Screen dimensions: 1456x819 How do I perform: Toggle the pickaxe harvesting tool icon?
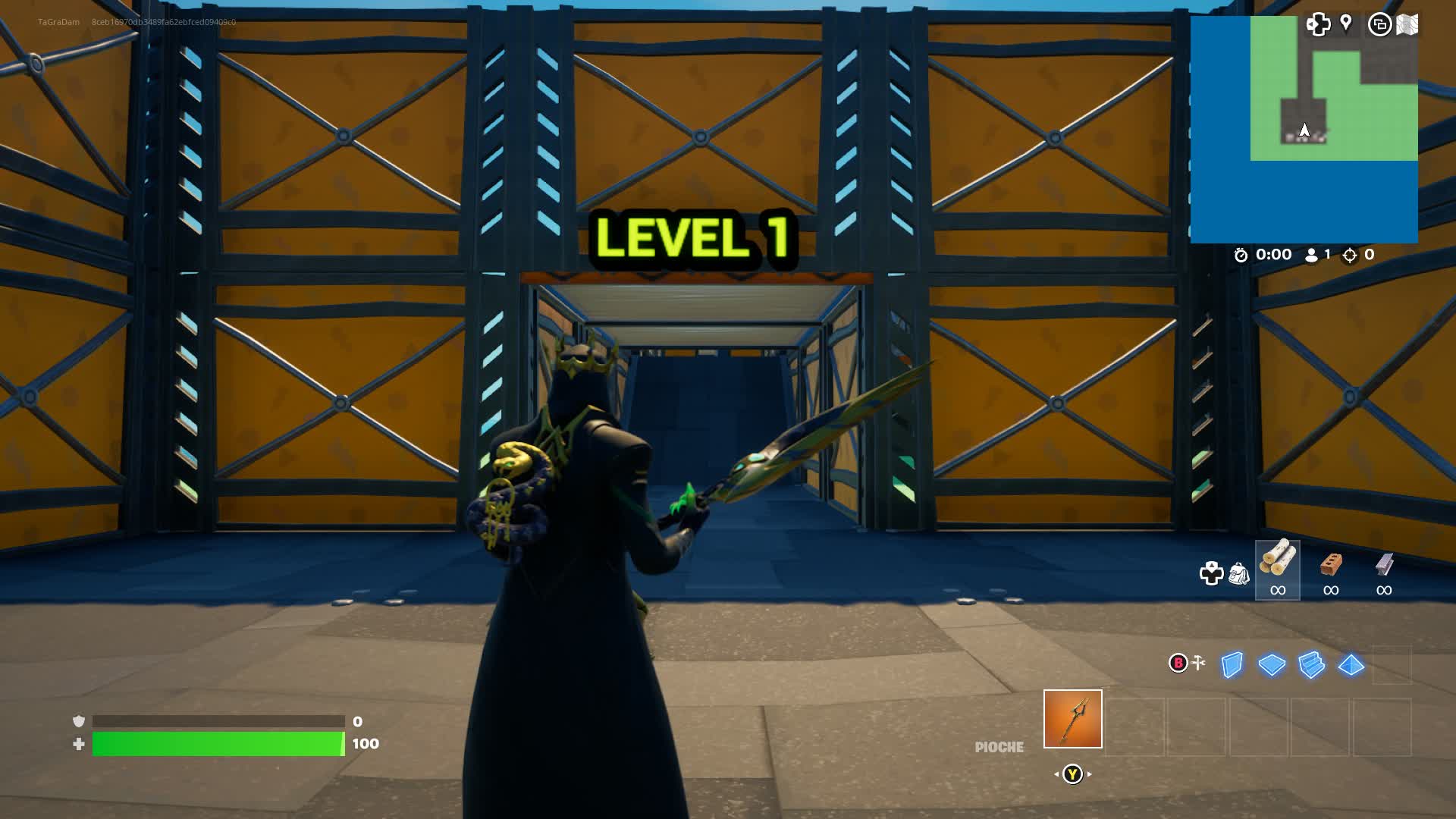[x=1197, y=664]
